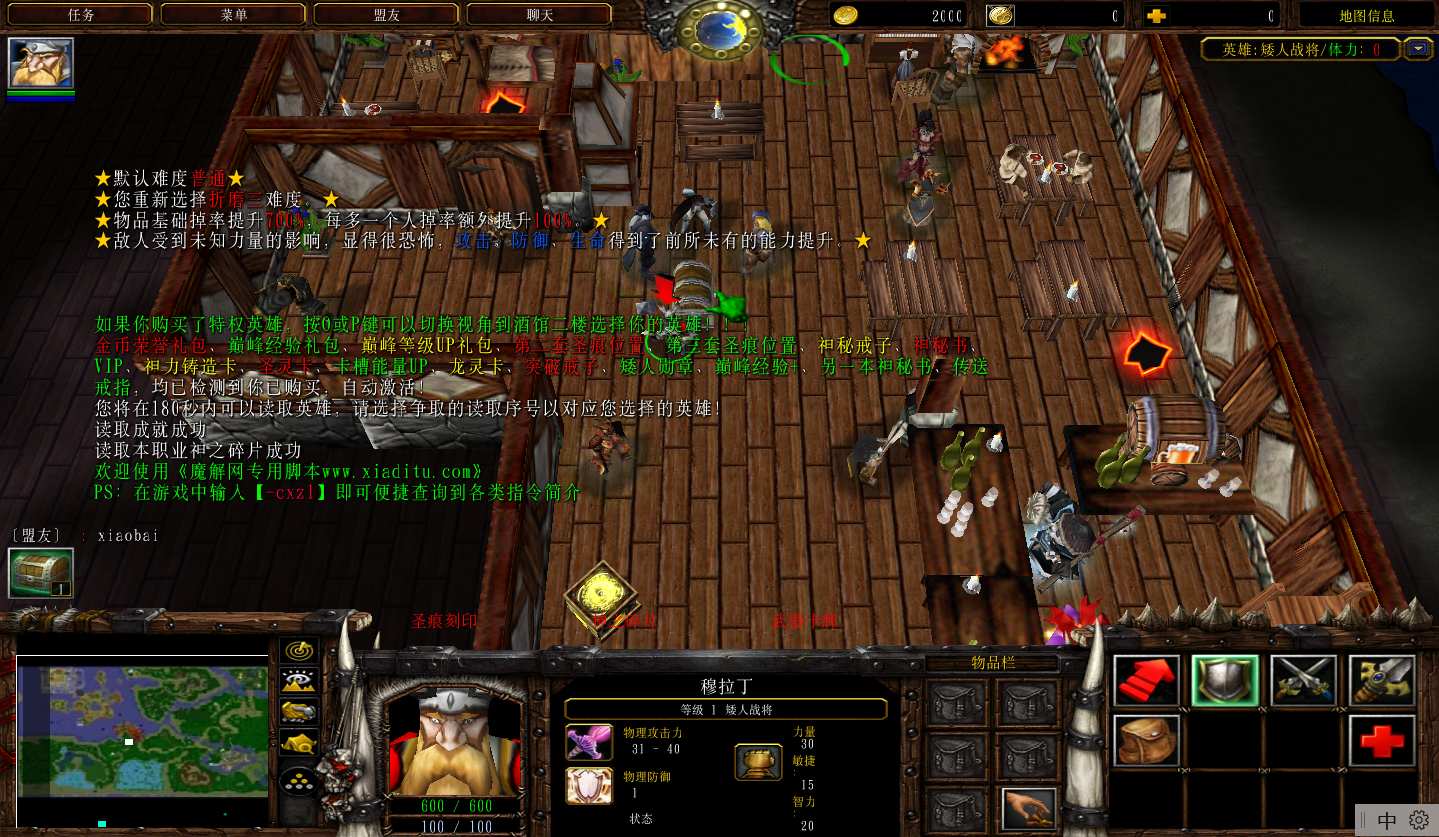Toggle the minimap terrain display button
This screenshot has height=837, width=1439.
[x=299, y=681]
